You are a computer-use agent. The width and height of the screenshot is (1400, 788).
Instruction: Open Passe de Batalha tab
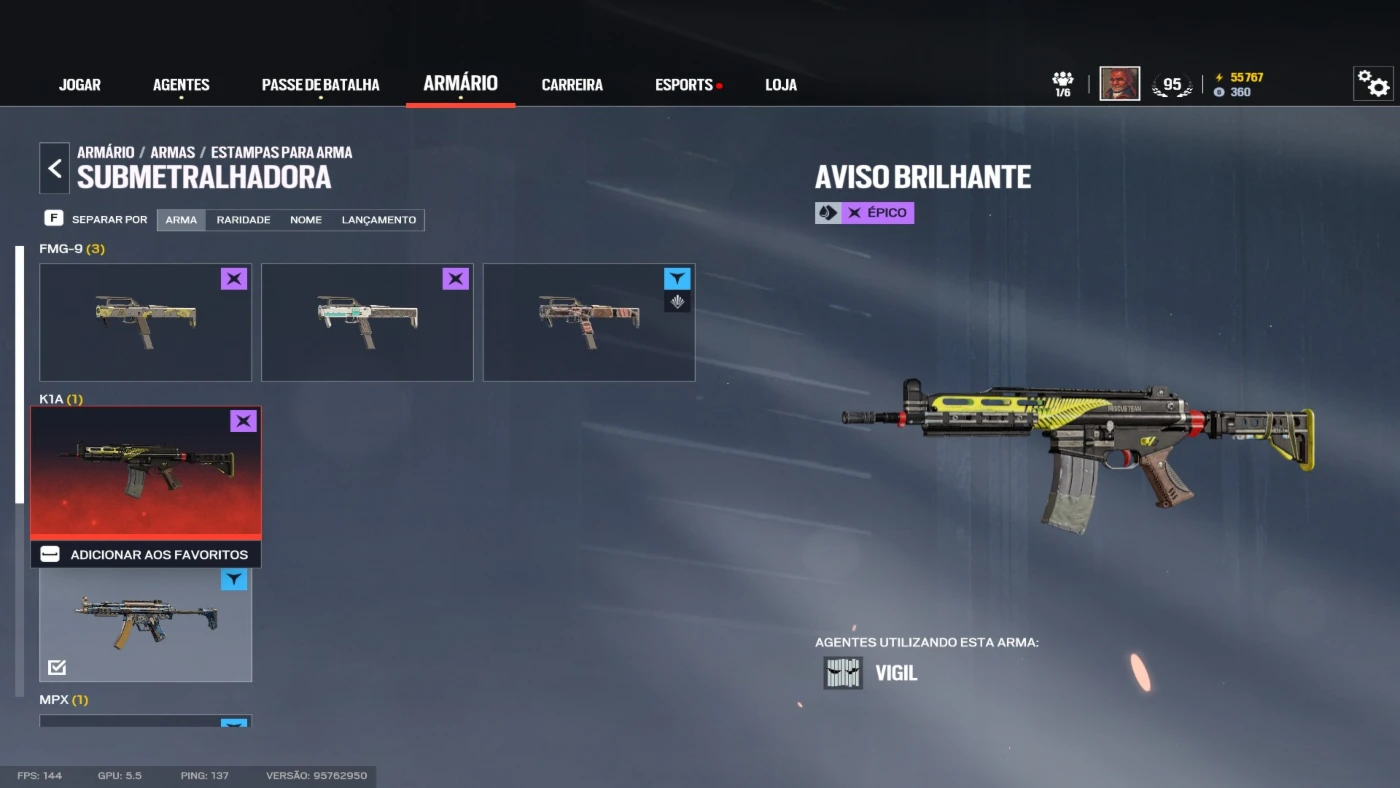320,85
